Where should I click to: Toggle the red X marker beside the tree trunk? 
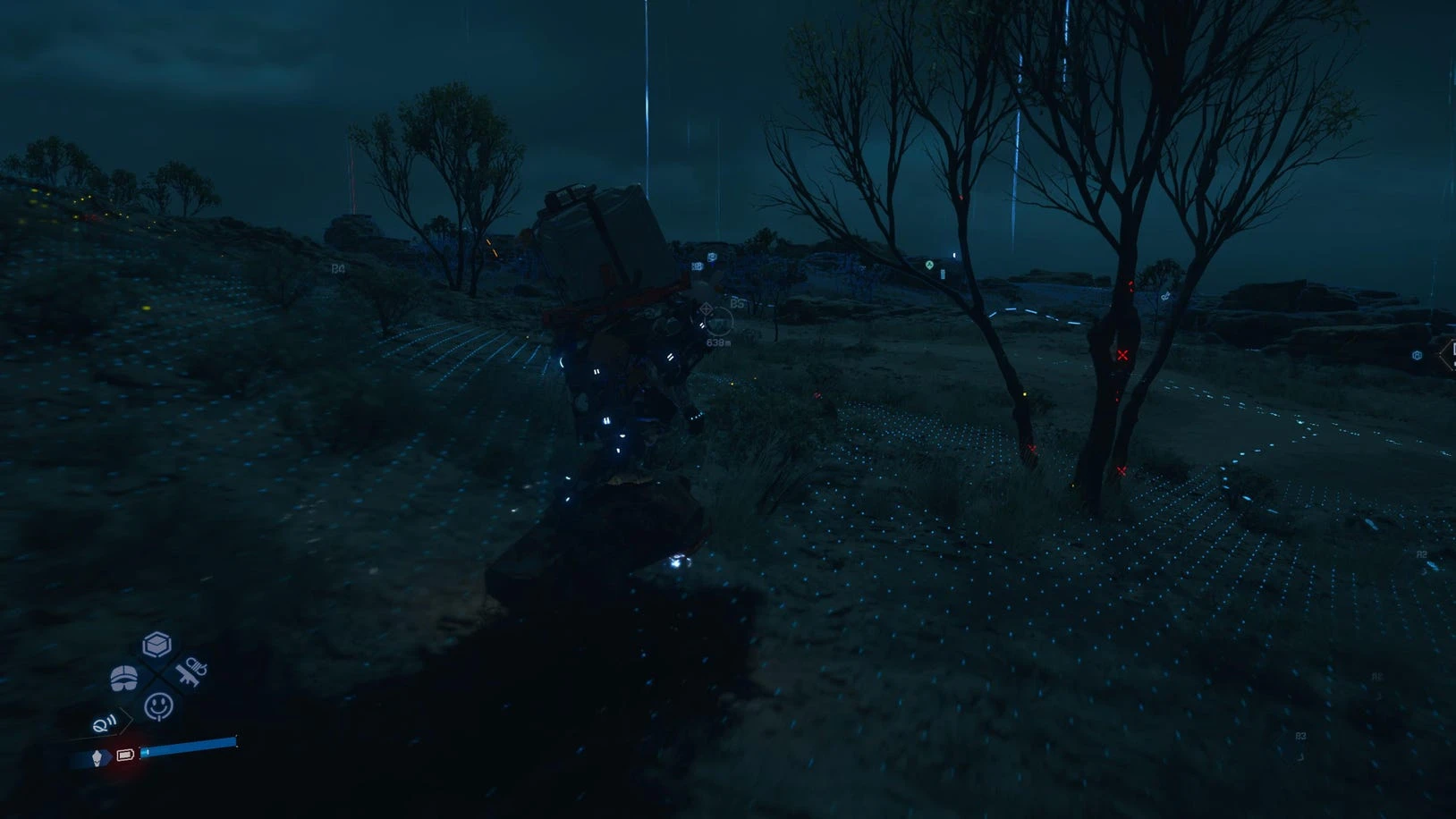pos(1122,355)
